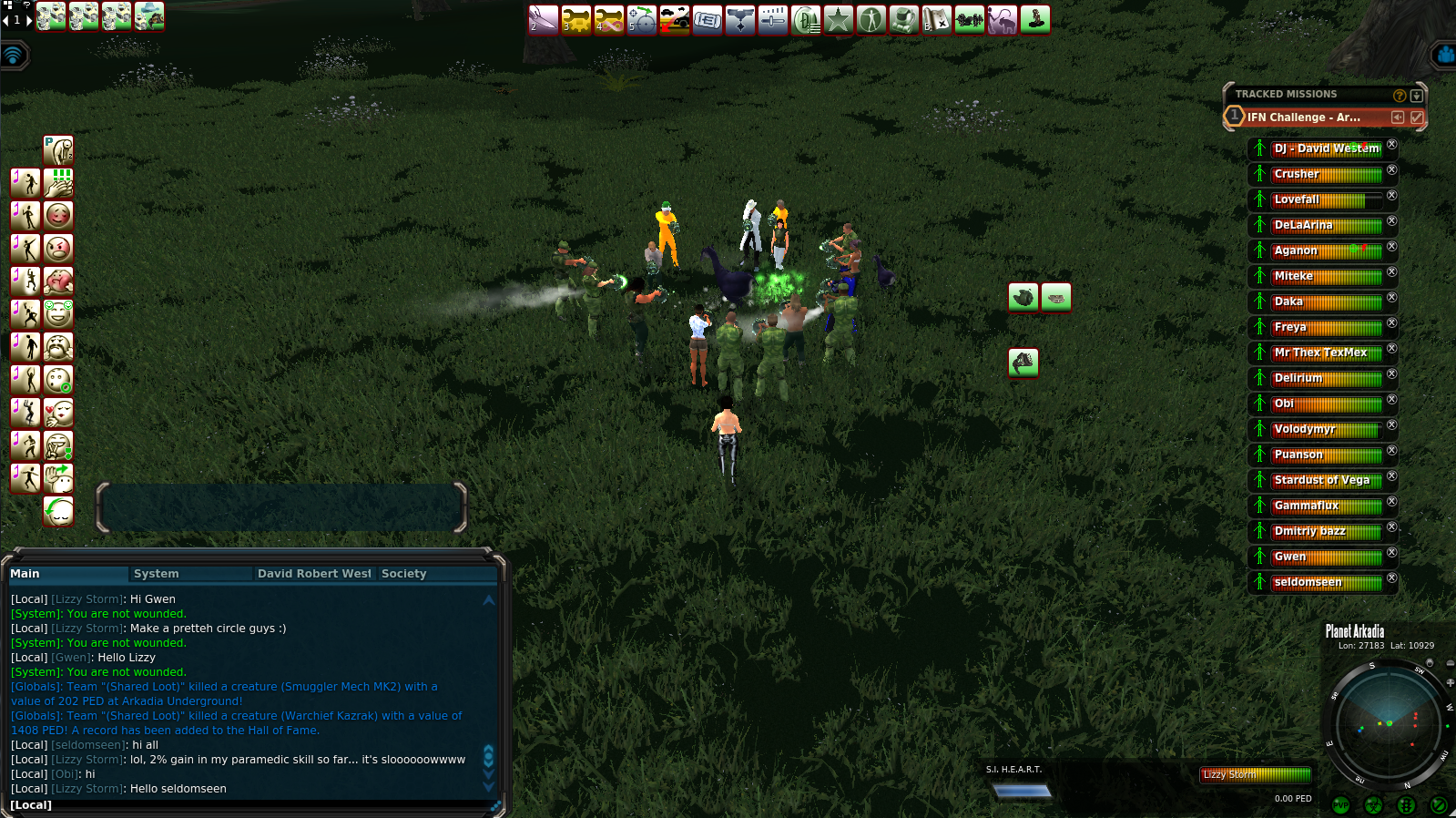Screen dimensions: 1456x818
Task: Use the blowing kiss emote
Action: click(x=58, y=413)
